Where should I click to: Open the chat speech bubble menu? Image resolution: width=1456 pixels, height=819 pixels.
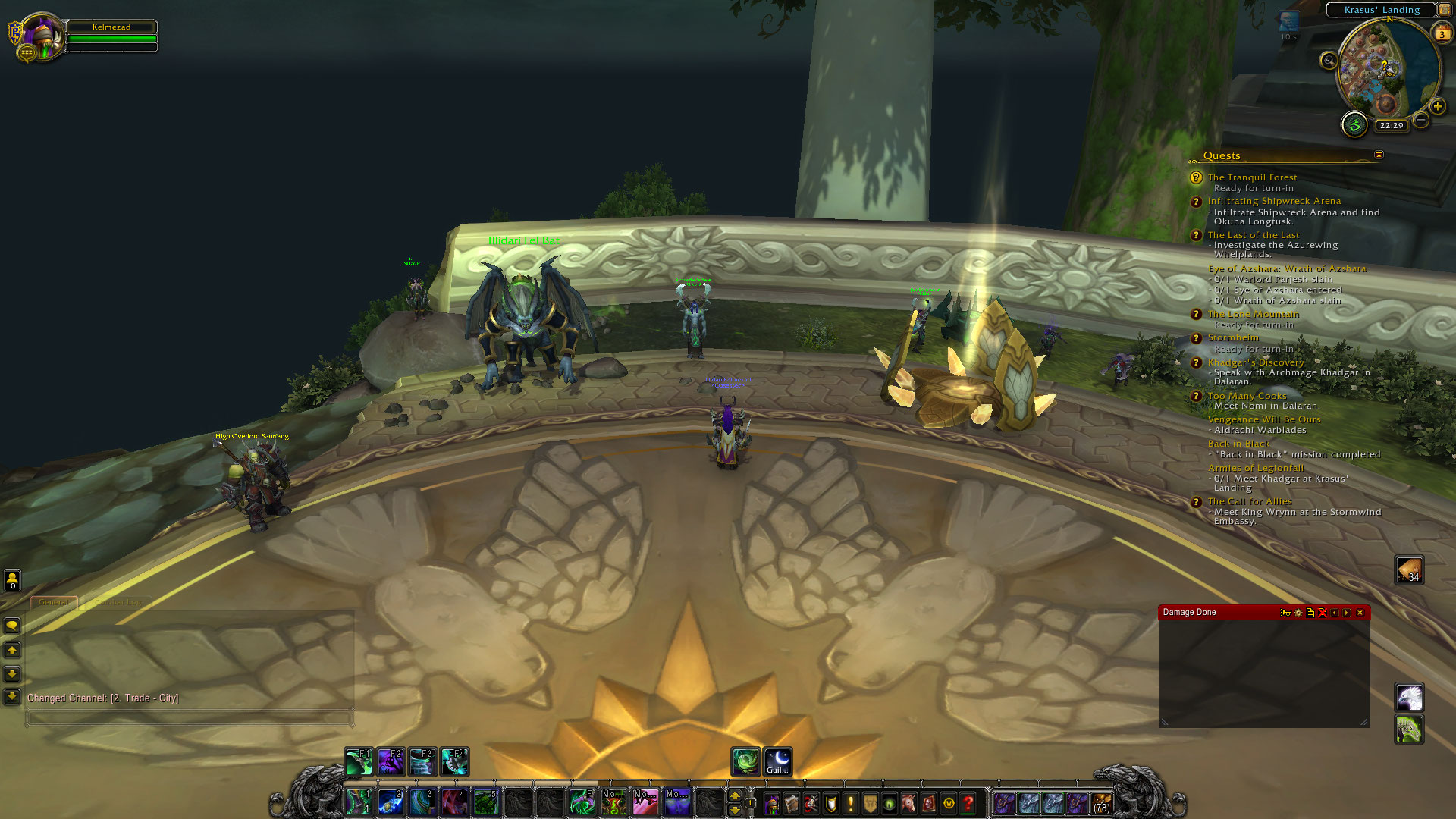[12, 626]
